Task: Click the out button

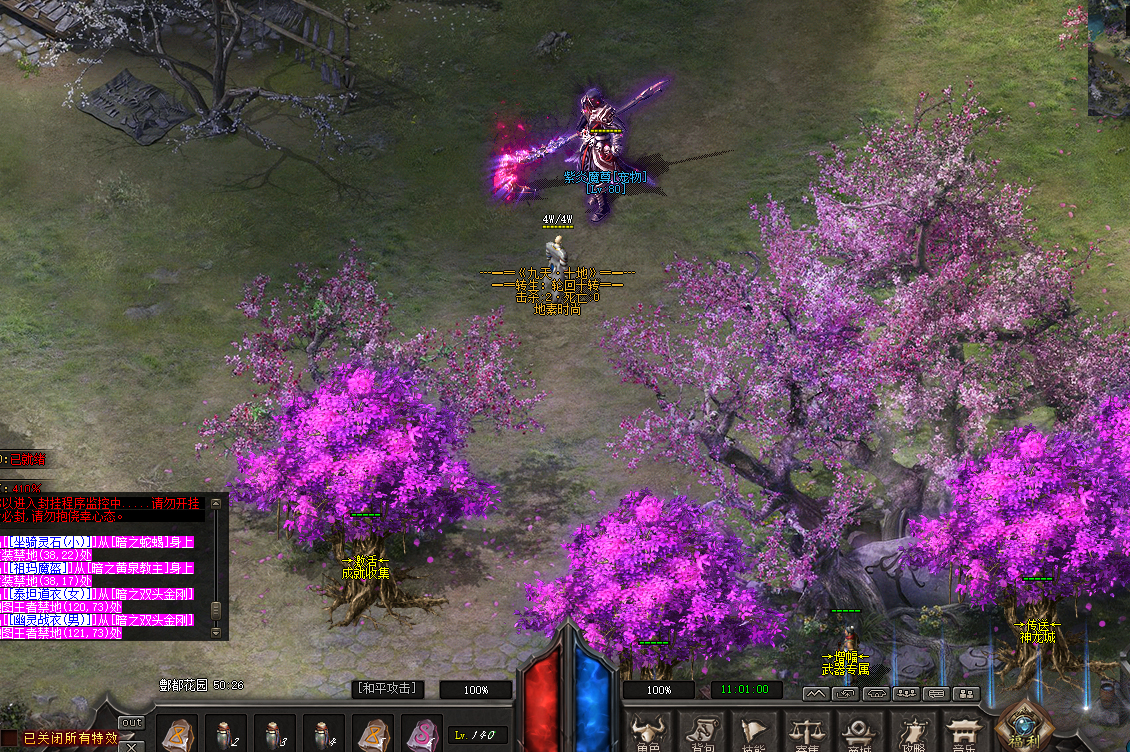Action: click(131, 722)
